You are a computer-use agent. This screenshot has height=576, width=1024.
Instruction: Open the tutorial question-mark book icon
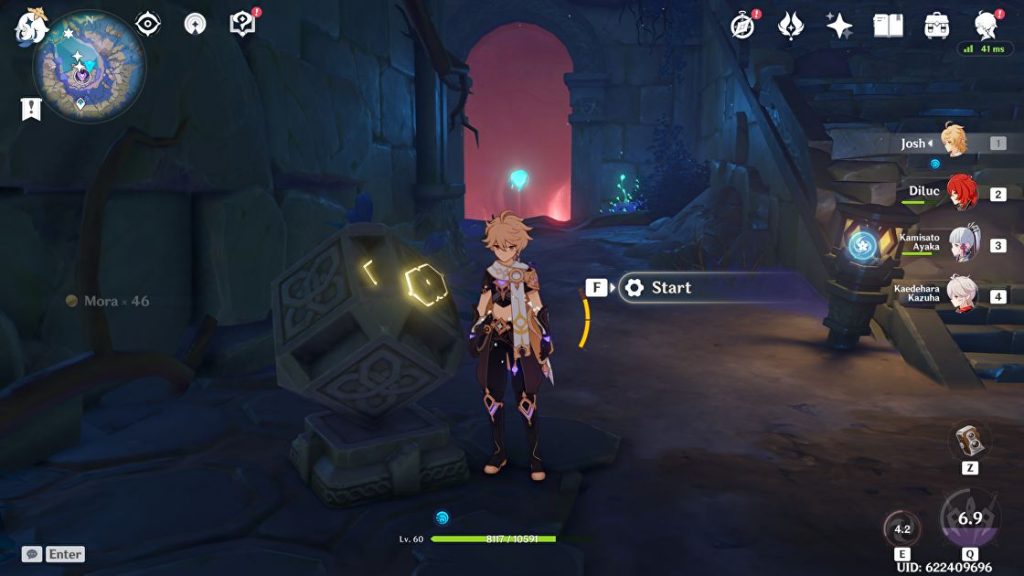tap(242, 23)
